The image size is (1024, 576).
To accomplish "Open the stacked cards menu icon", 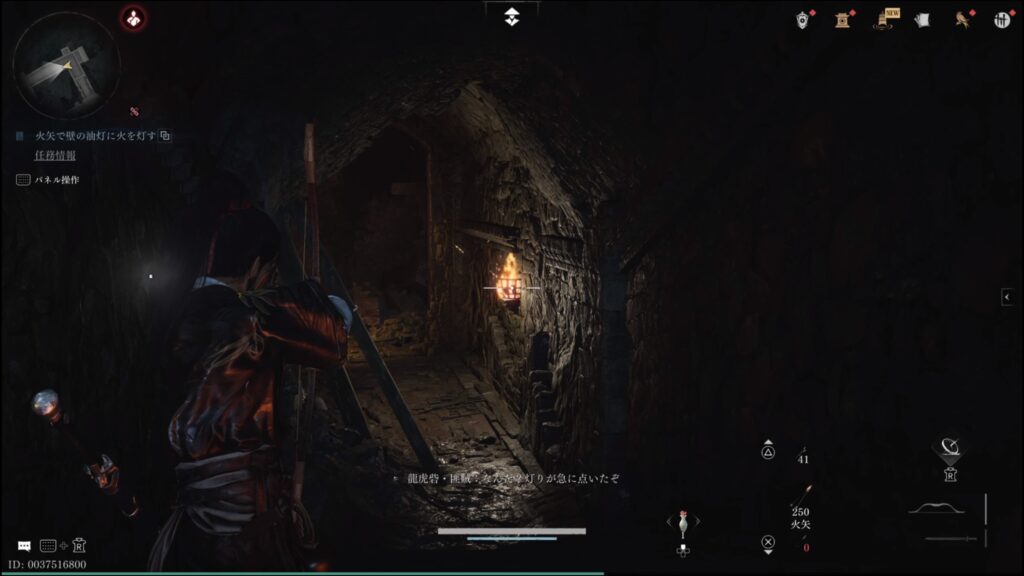I will [x=922, y=19].
